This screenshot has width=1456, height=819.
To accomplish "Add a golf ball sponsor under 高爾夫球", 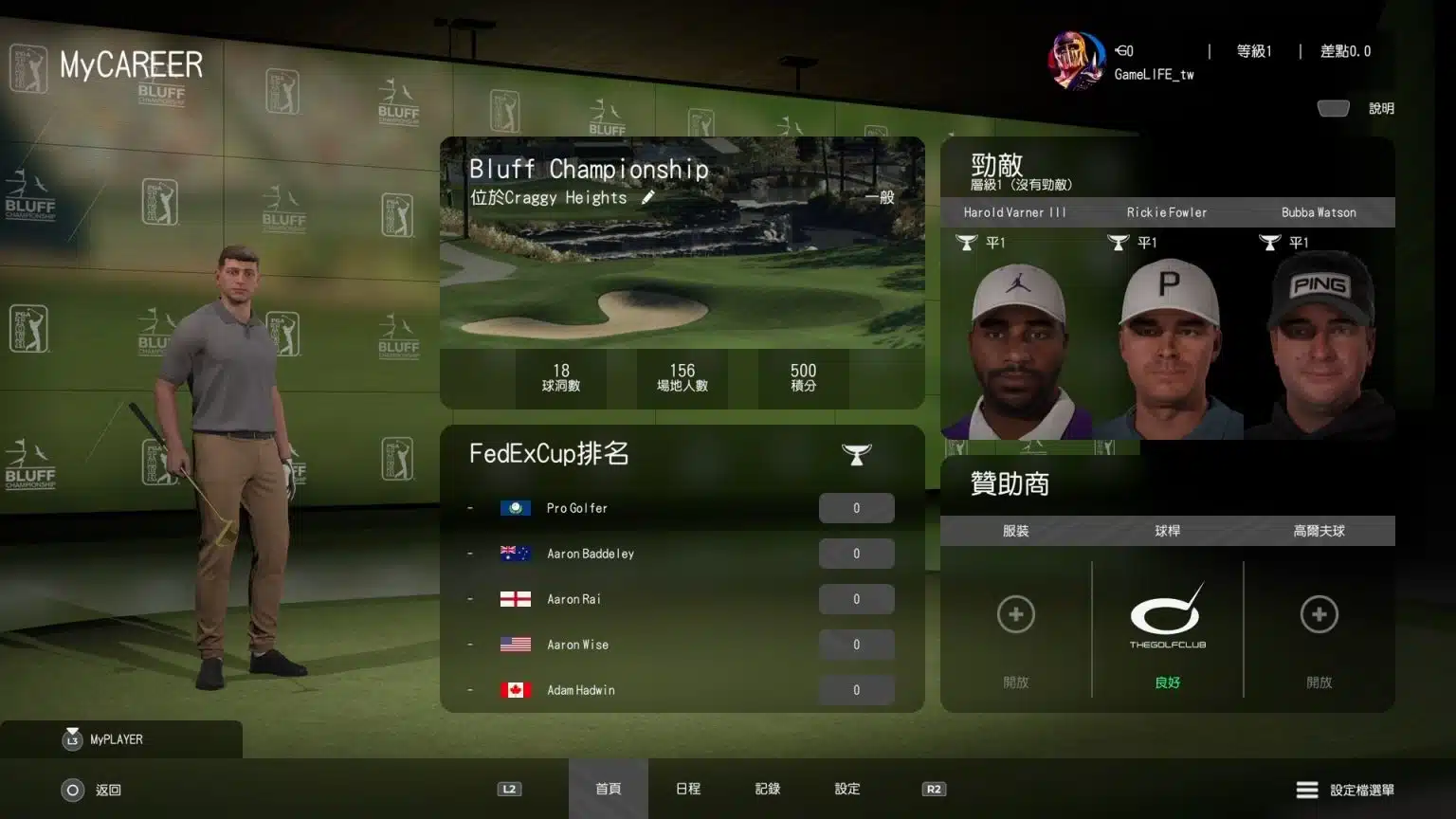I will pyautogui.click(x=1319, y=615).
